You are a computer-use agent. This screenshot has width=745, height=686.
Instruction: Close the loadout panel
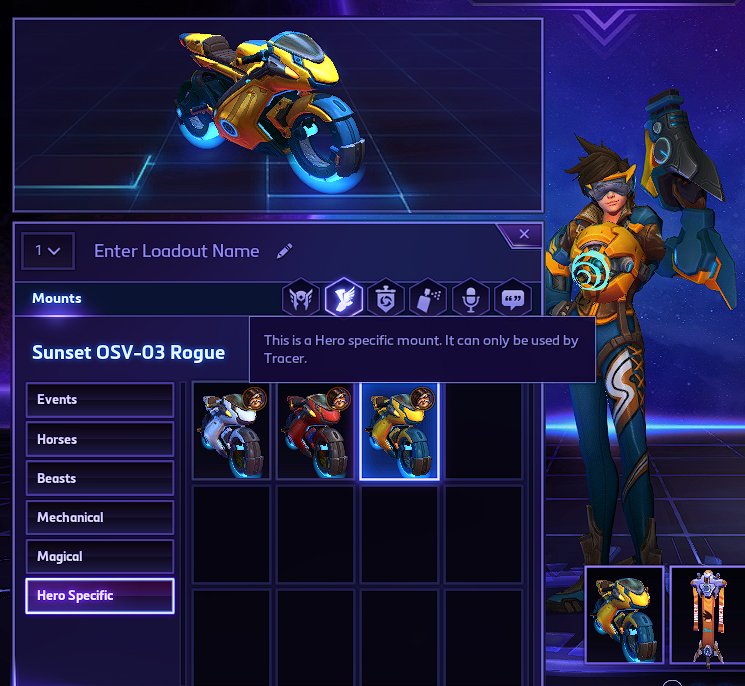pyautogui.click(x=524, y=235)
